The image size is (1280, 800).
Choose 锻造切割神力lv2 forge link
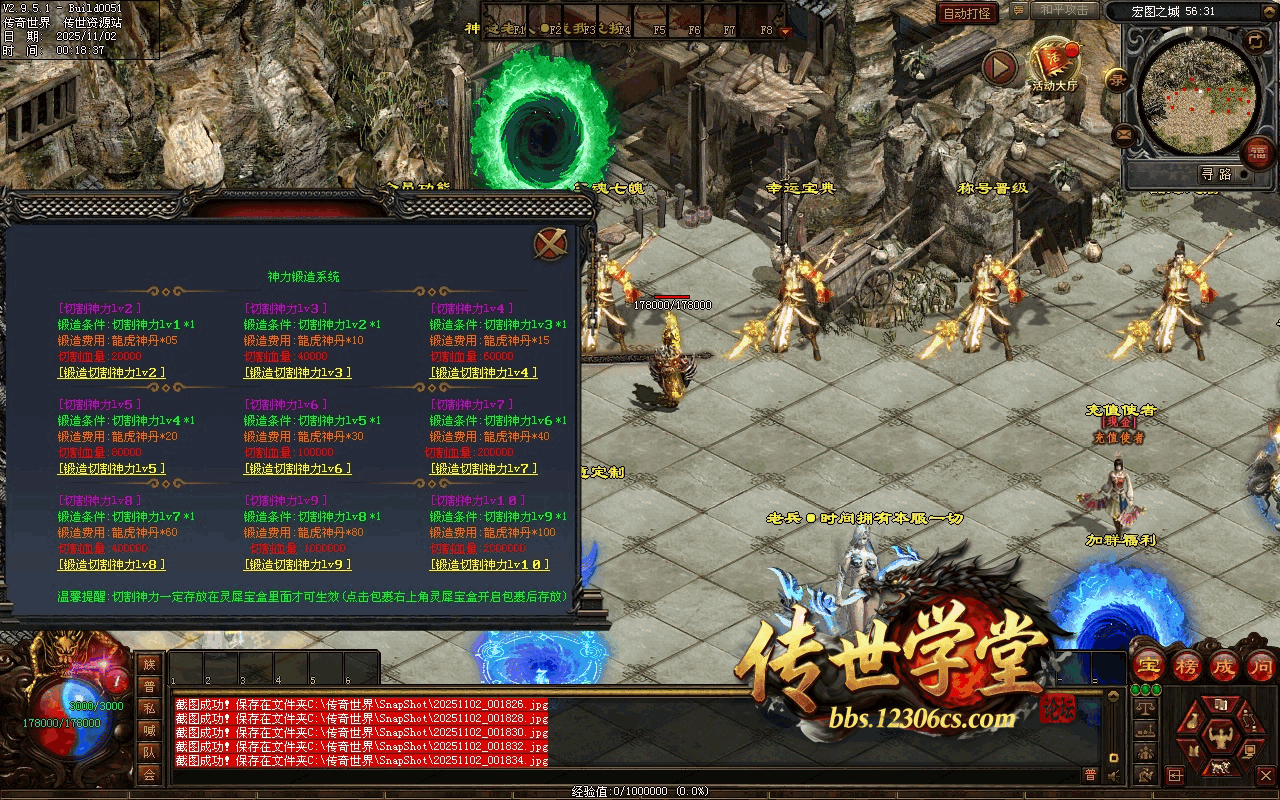(x=112, y=373)
